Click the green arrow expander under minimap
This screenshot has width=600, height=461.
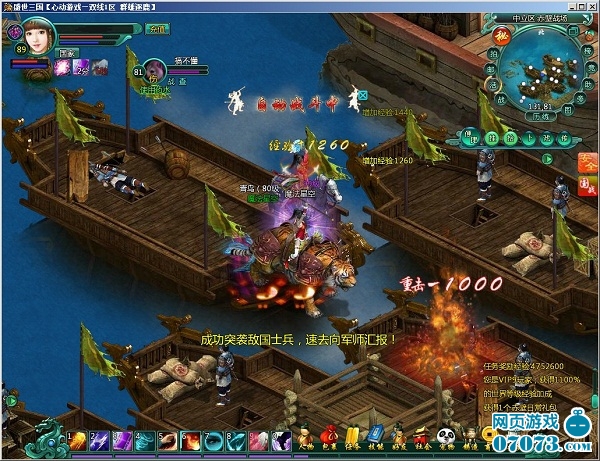pyautogui.click(x=548, y=158)
